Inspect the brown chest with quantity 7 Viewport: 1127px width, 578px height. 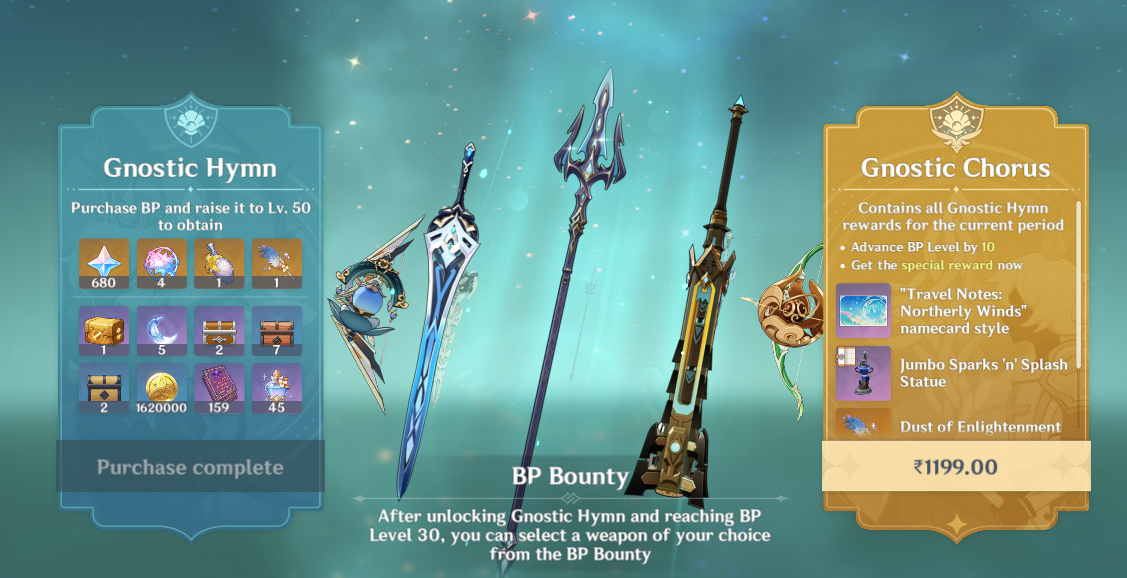coord(276,331)
